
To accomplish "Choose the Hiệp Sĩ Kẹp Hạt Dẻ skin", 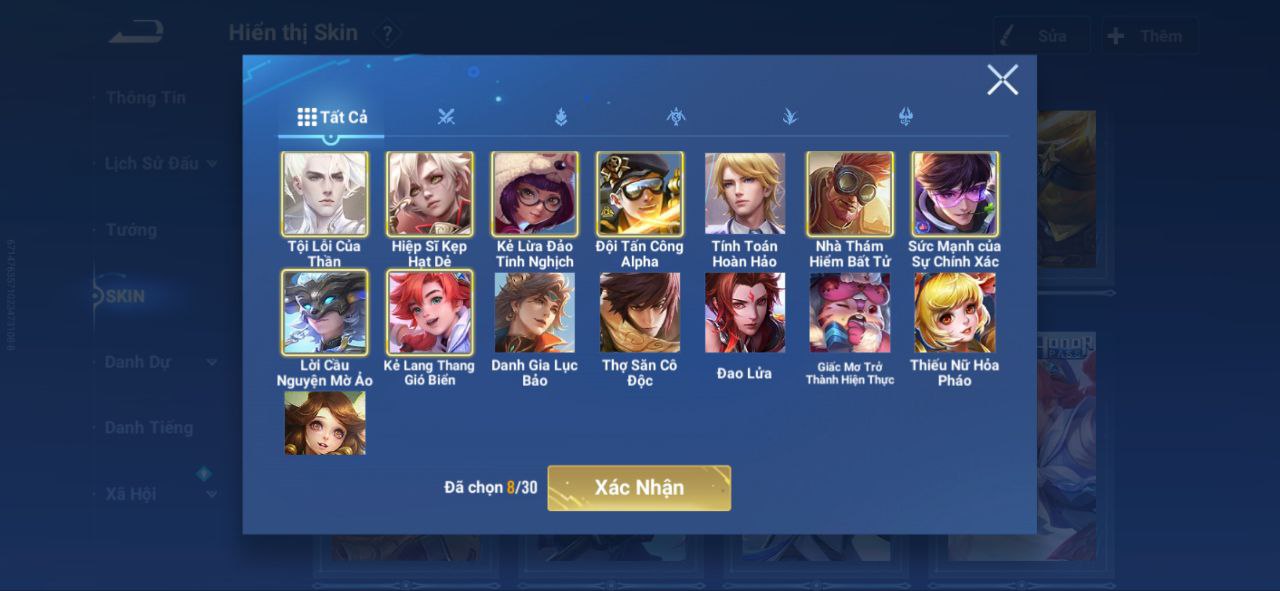I will tap(430, 194).
